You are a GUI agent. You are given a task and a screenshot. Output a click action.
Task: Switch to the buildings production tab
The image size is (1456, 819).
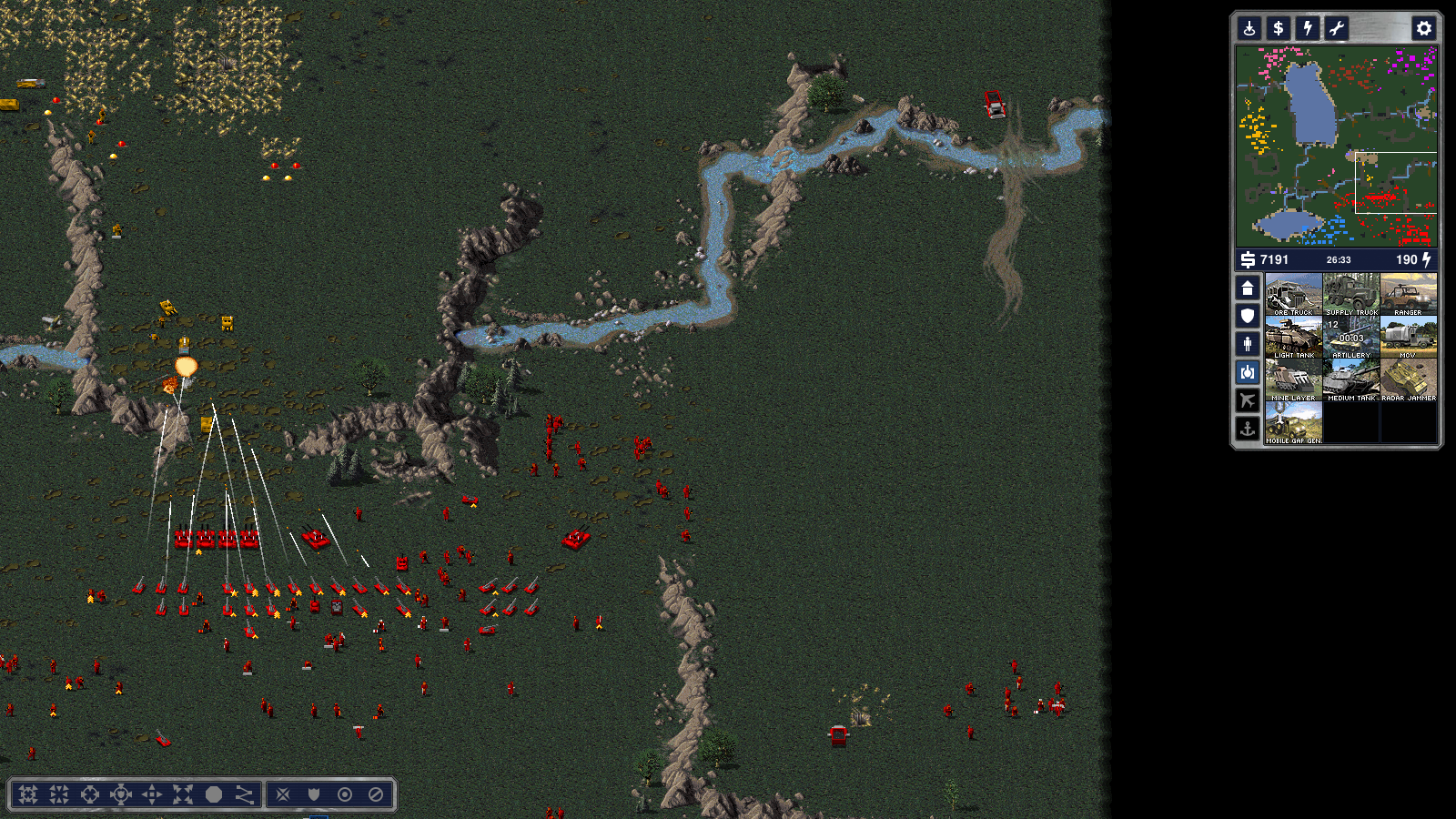coord(1248,288)
